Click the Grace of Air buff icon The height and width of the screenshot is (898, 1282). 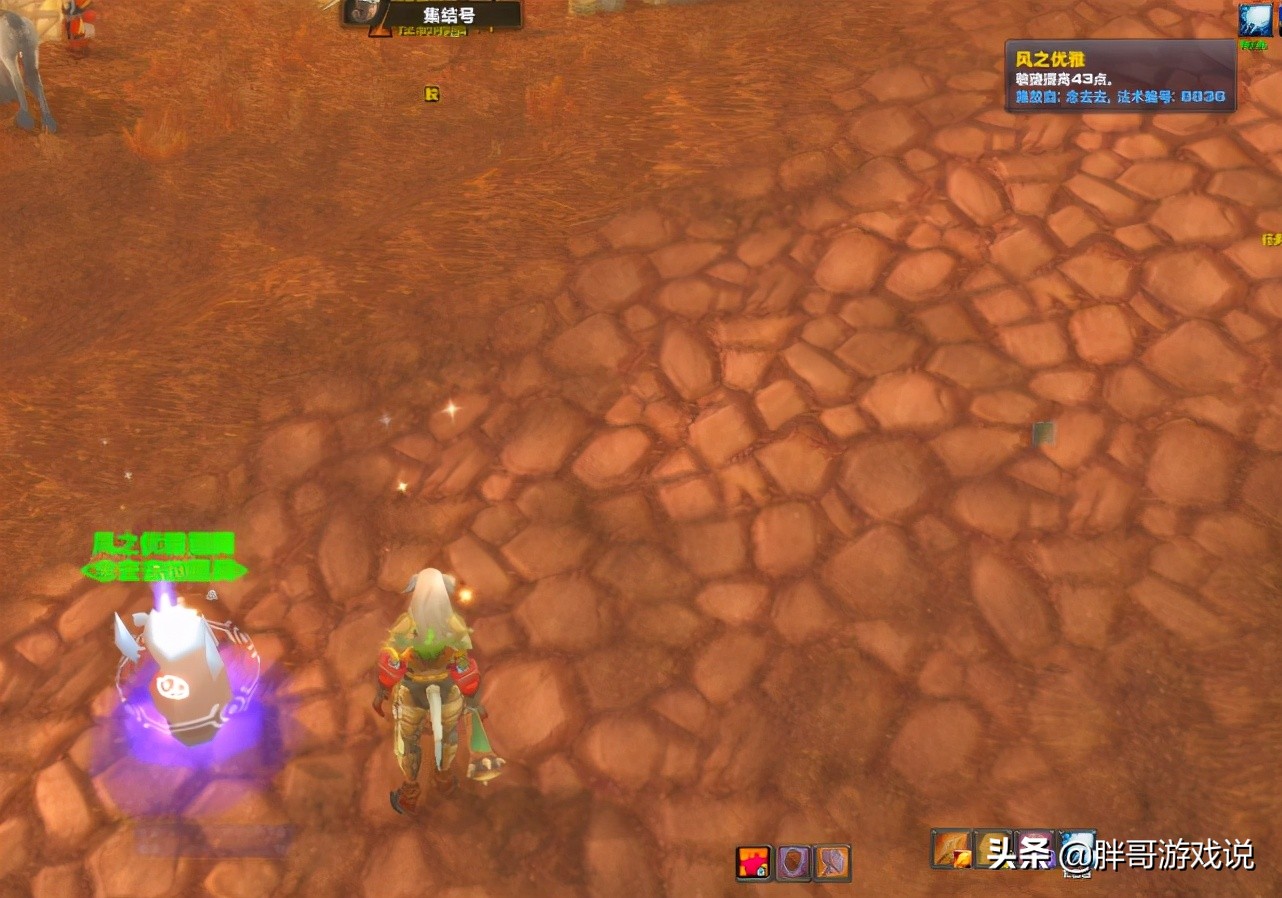pyautogui.click(x=1255, y=20)
